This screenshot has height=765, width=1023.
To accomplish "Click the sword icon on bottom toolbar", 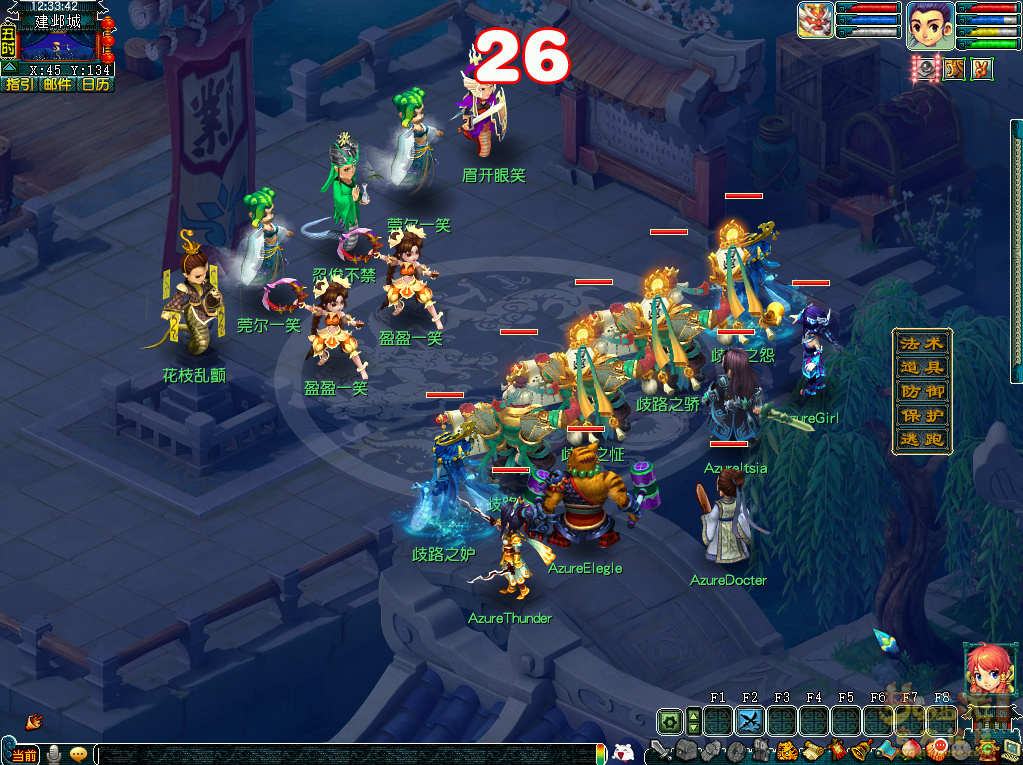I will point(660,749).
